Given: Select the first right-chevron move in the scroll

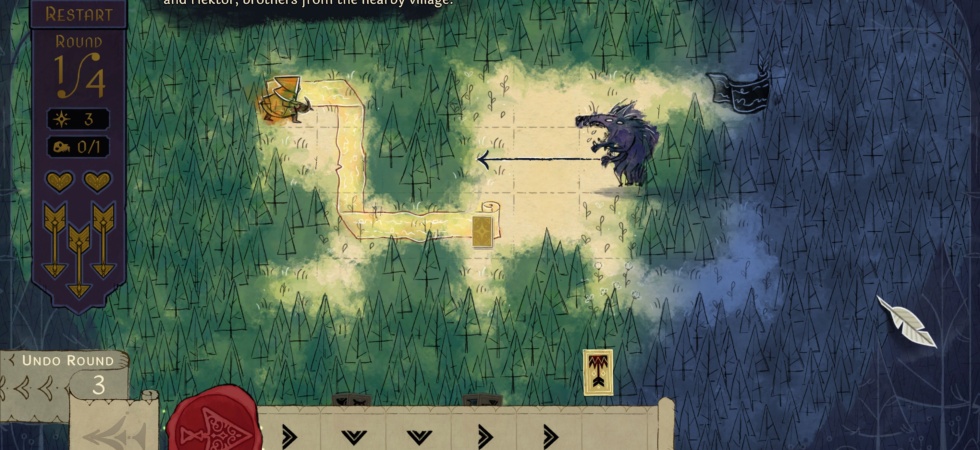Looking at the screenshot, I should pos(289,436).
